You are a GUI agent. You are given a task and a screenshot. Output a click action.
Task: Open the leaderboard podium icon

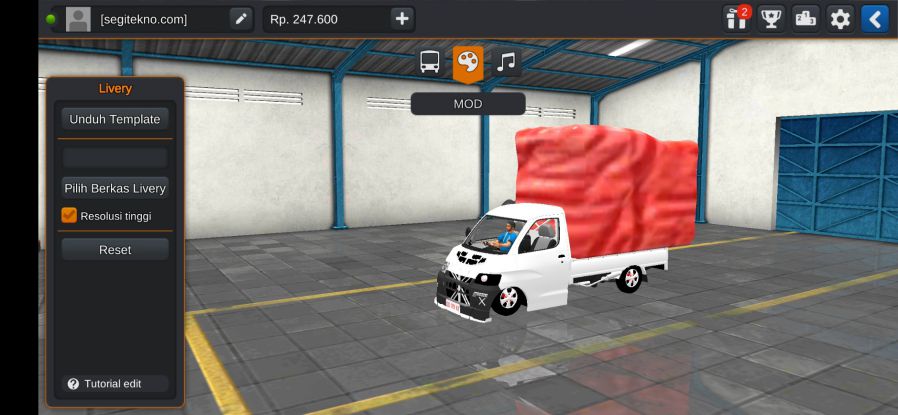click(x=805, y=19)
